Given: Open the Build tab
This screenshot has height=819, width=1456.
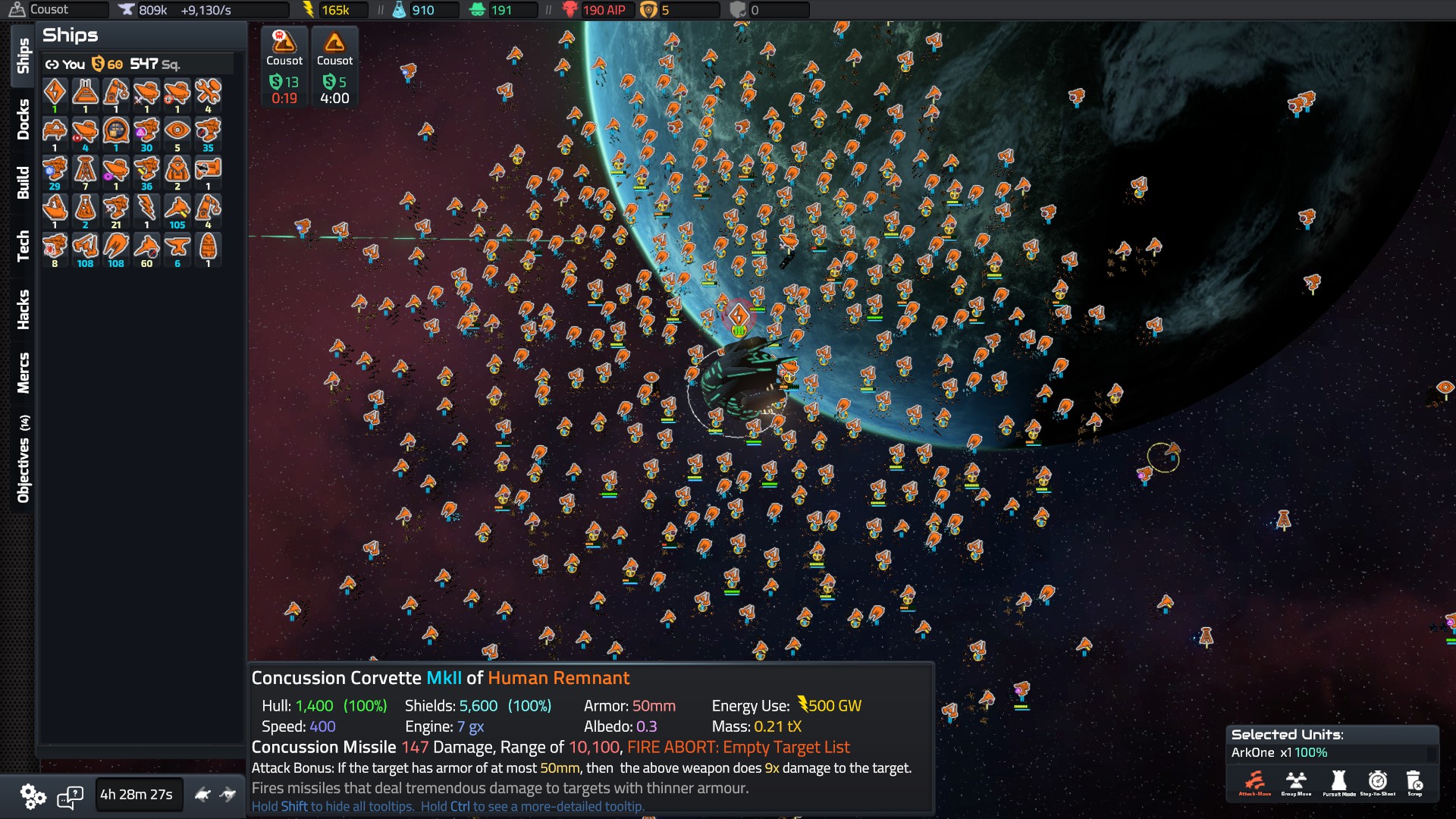Looking at the screenshot, I should click(23, 183).
